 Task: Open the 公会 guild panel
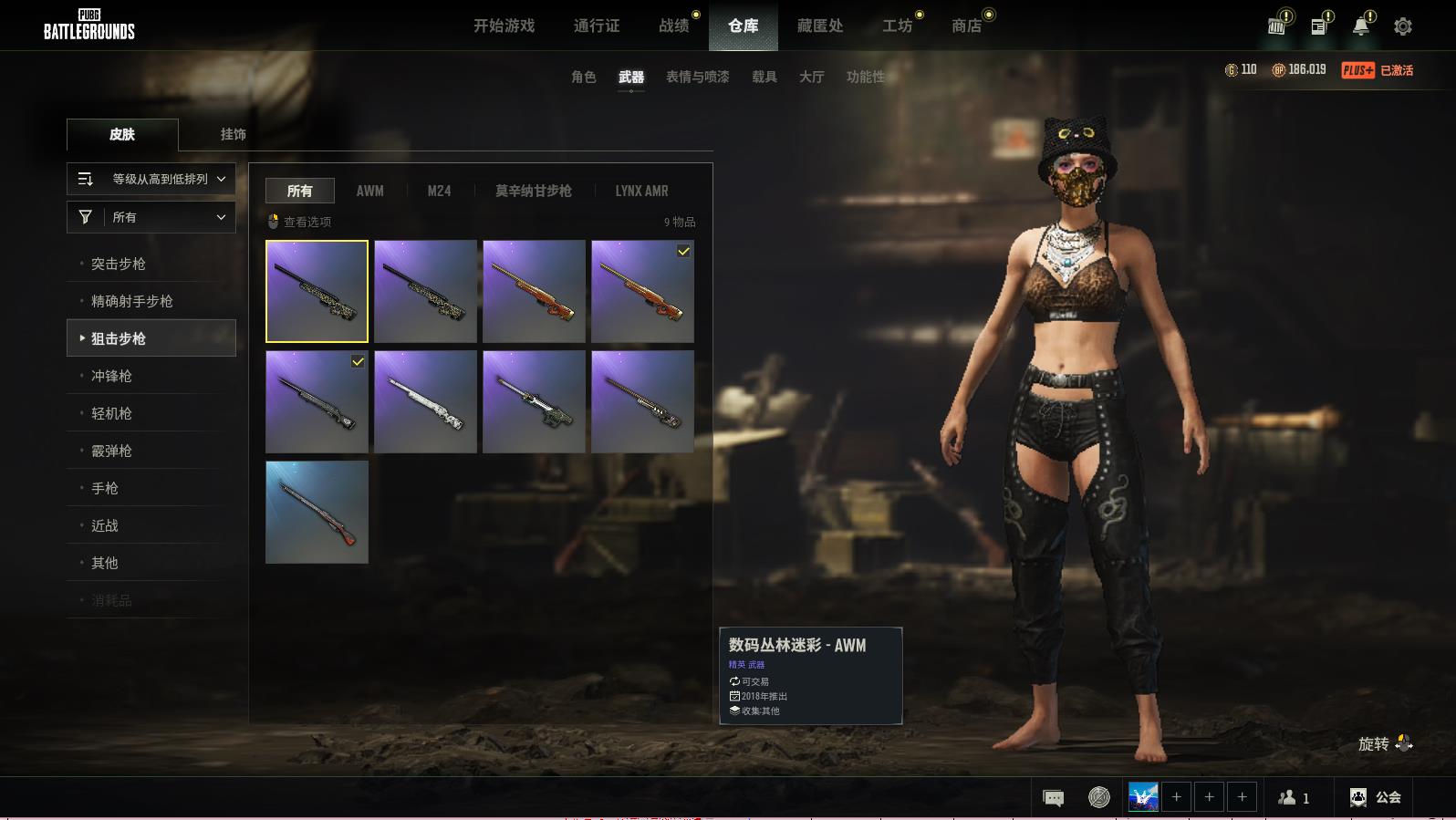1376,797
